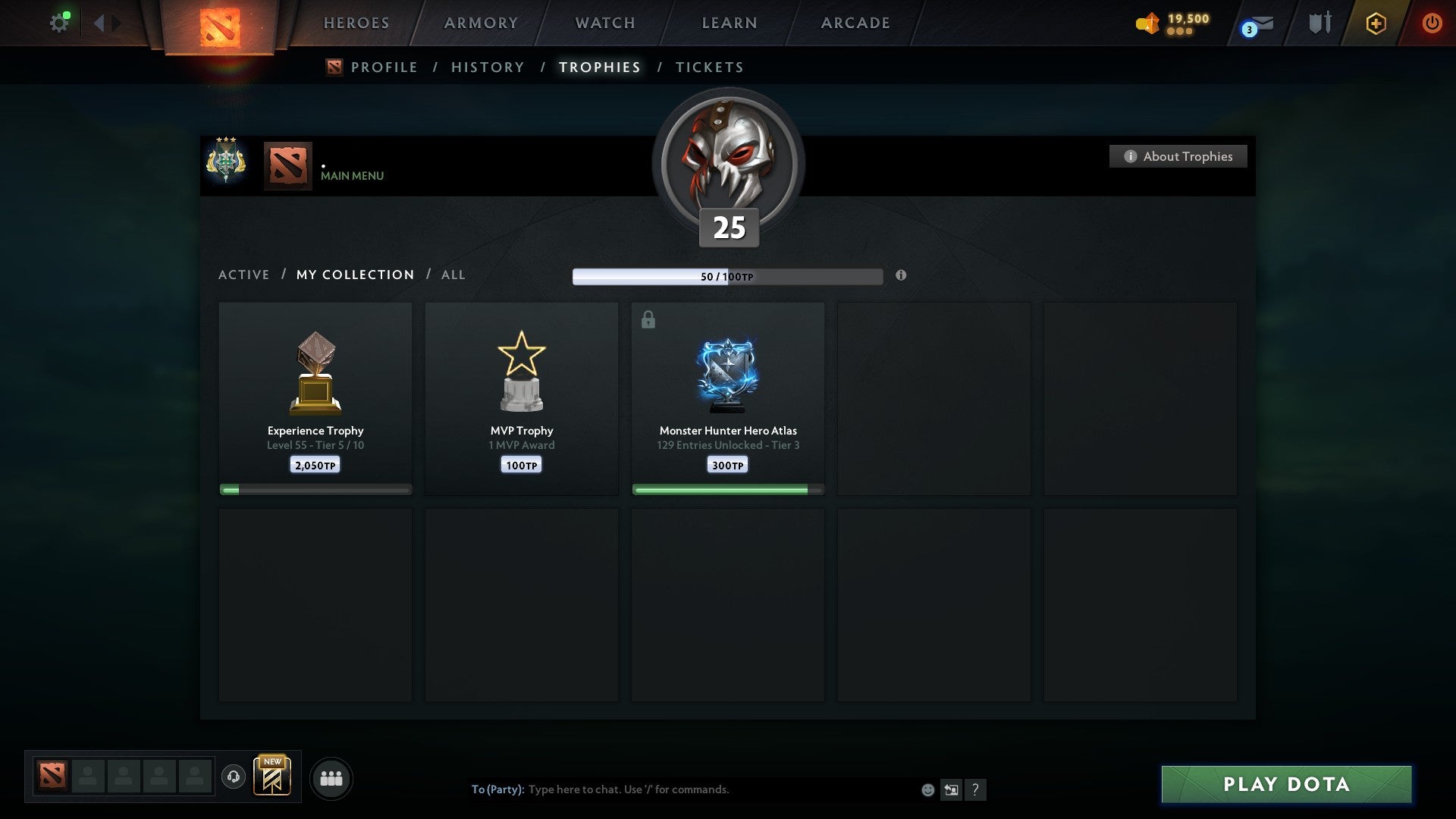Switch to the ALL trophies filter
Screen dimensions: 1456x819
(x=453, y=275)
